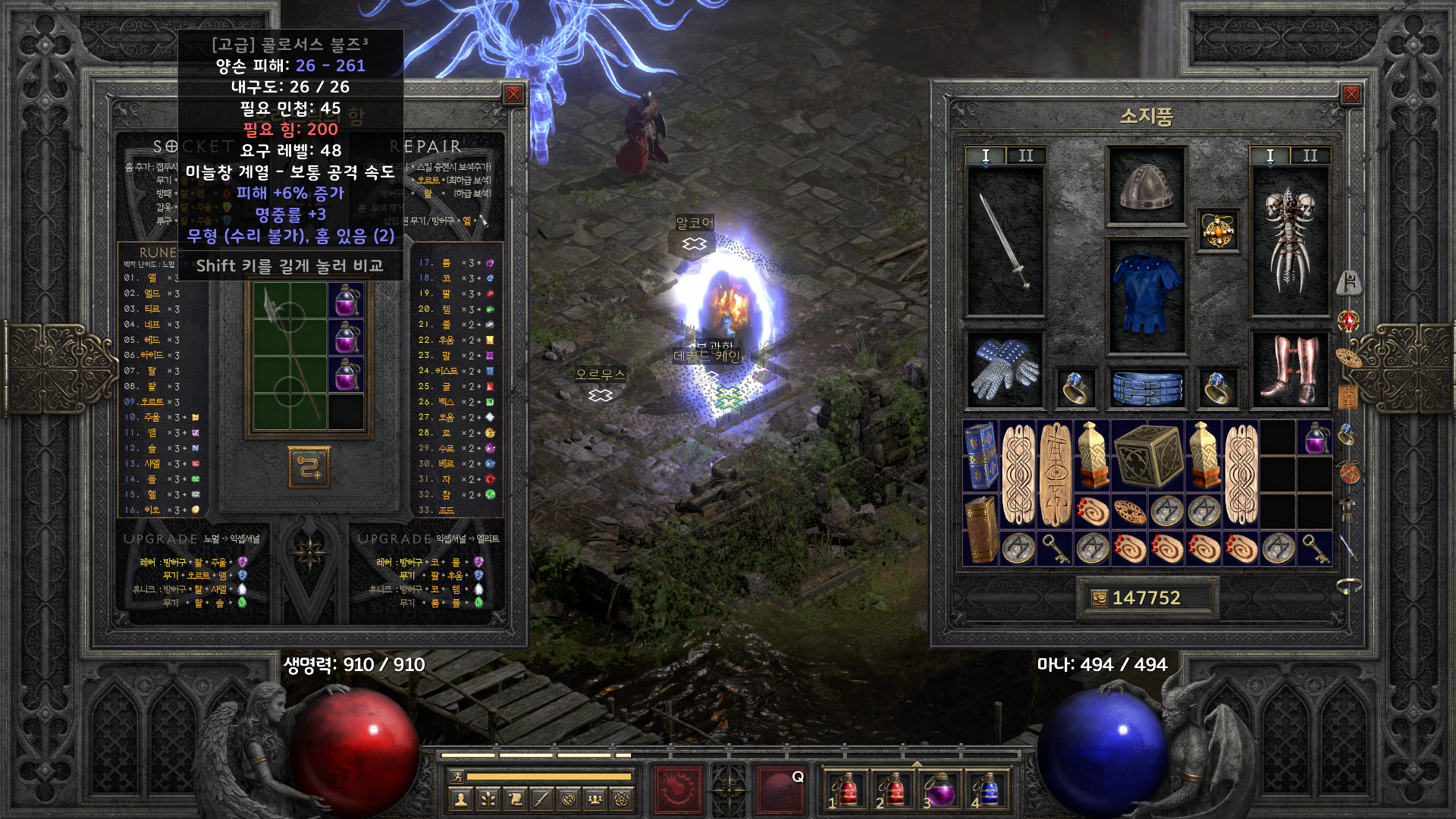1456x819 pixels.
Task: Use the purple rejuvenation potion in belt slot 3
Action: [940, 789]
